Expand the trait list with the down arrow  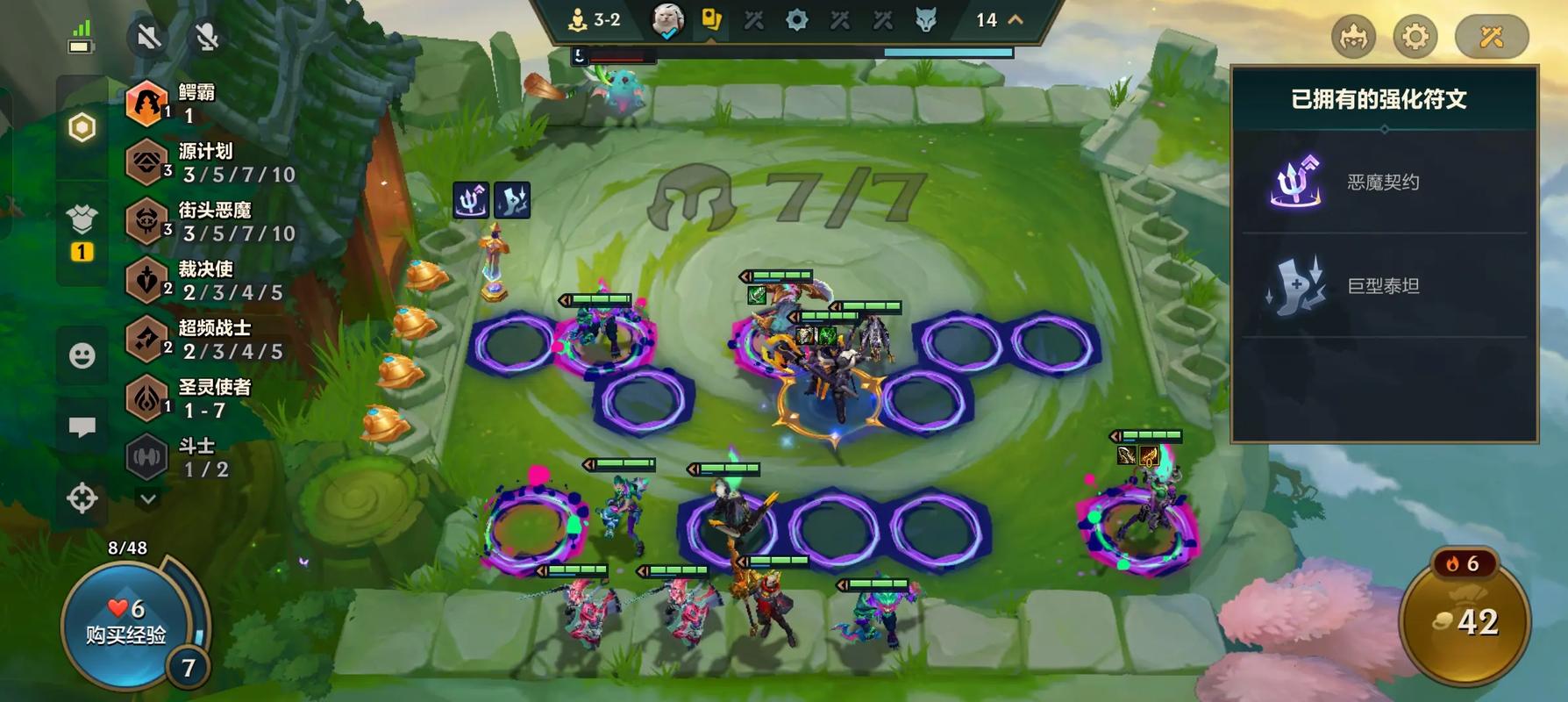(x=148, y=499)
